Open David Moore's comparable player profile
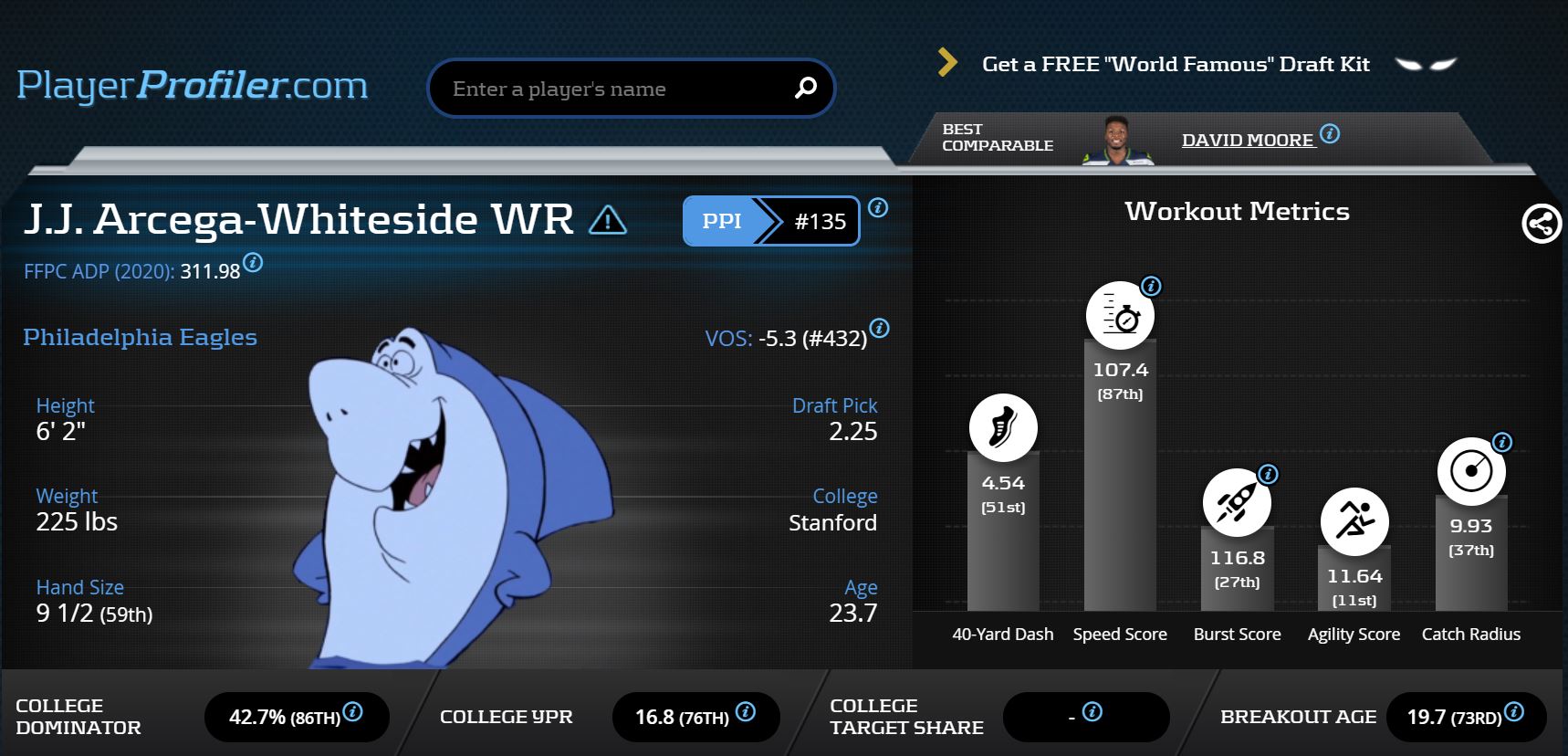Image resolution: width=1568 pixels, height=756 pixels. (x=1247, y=140)
